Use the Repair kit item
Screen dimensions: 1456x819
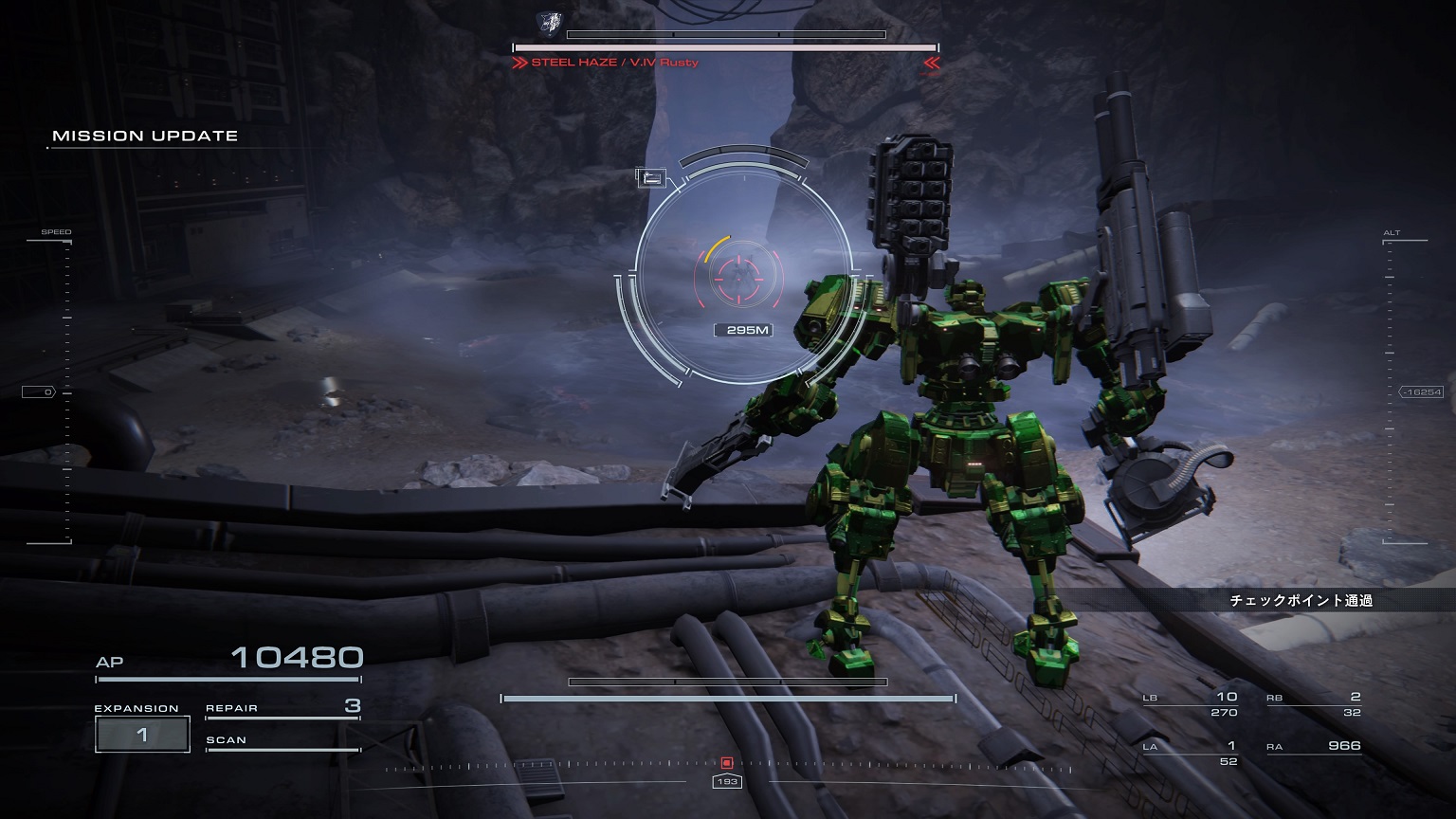282,707
